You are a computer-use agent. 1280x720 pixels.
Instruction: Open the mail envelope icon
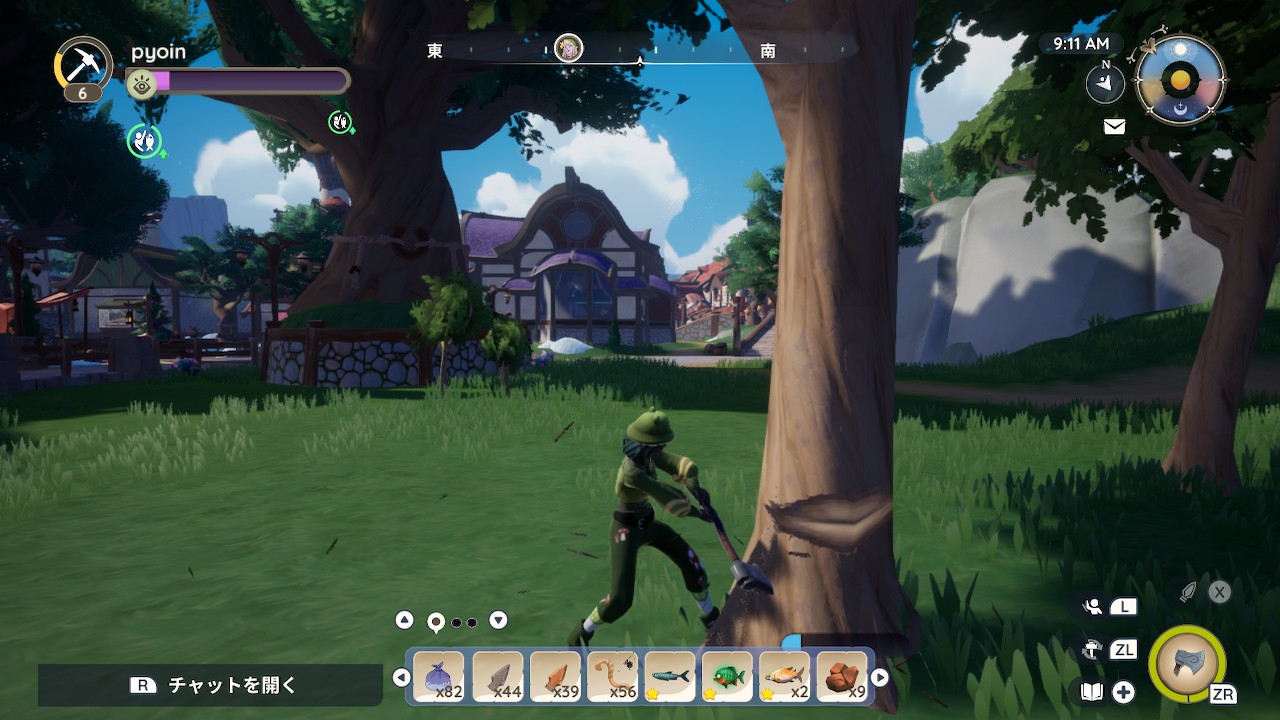pyautogui.click(x=1114, y=126)
